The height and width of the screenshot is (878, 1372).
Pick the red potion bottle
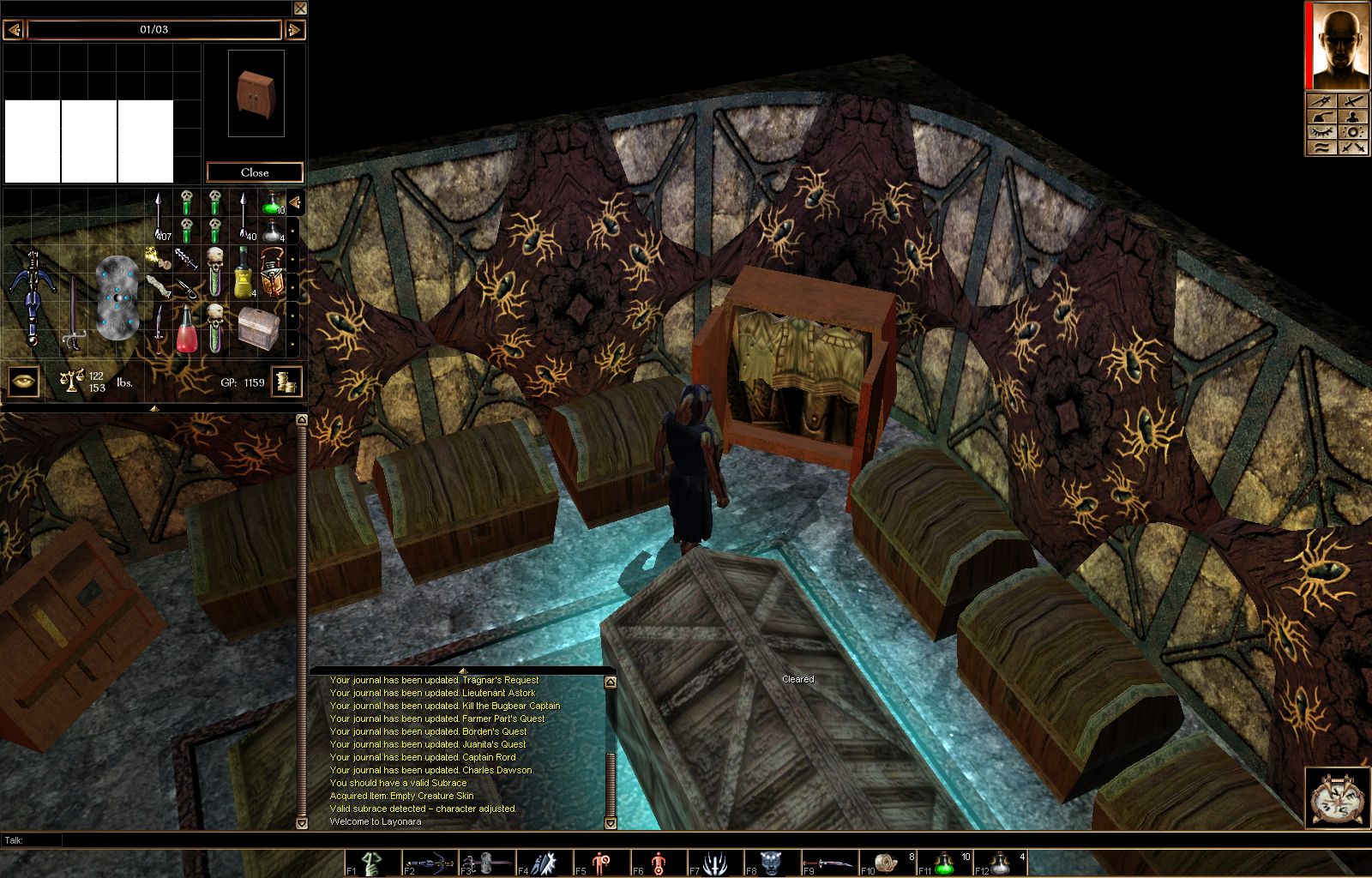[x=186, y=331]
